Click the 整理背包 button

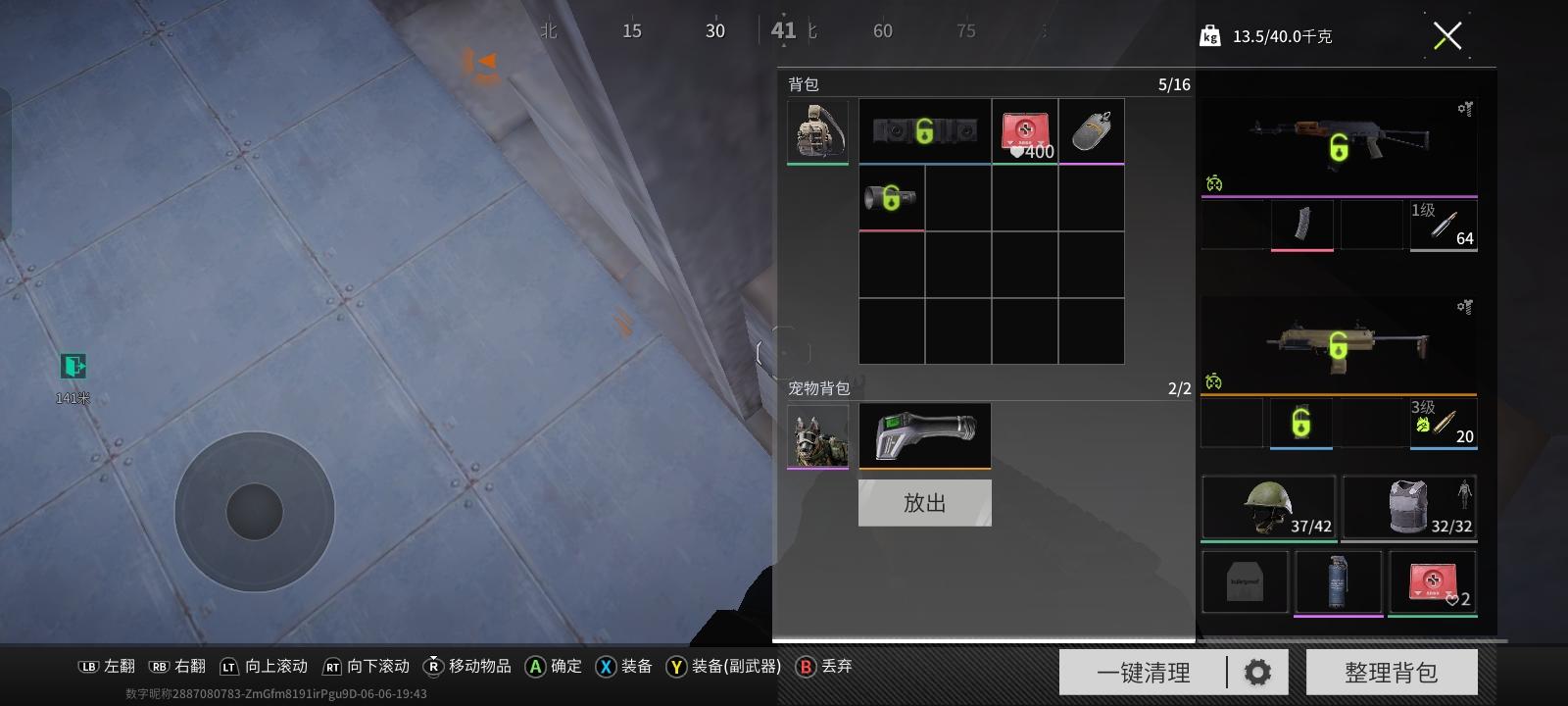point(1392,671)
